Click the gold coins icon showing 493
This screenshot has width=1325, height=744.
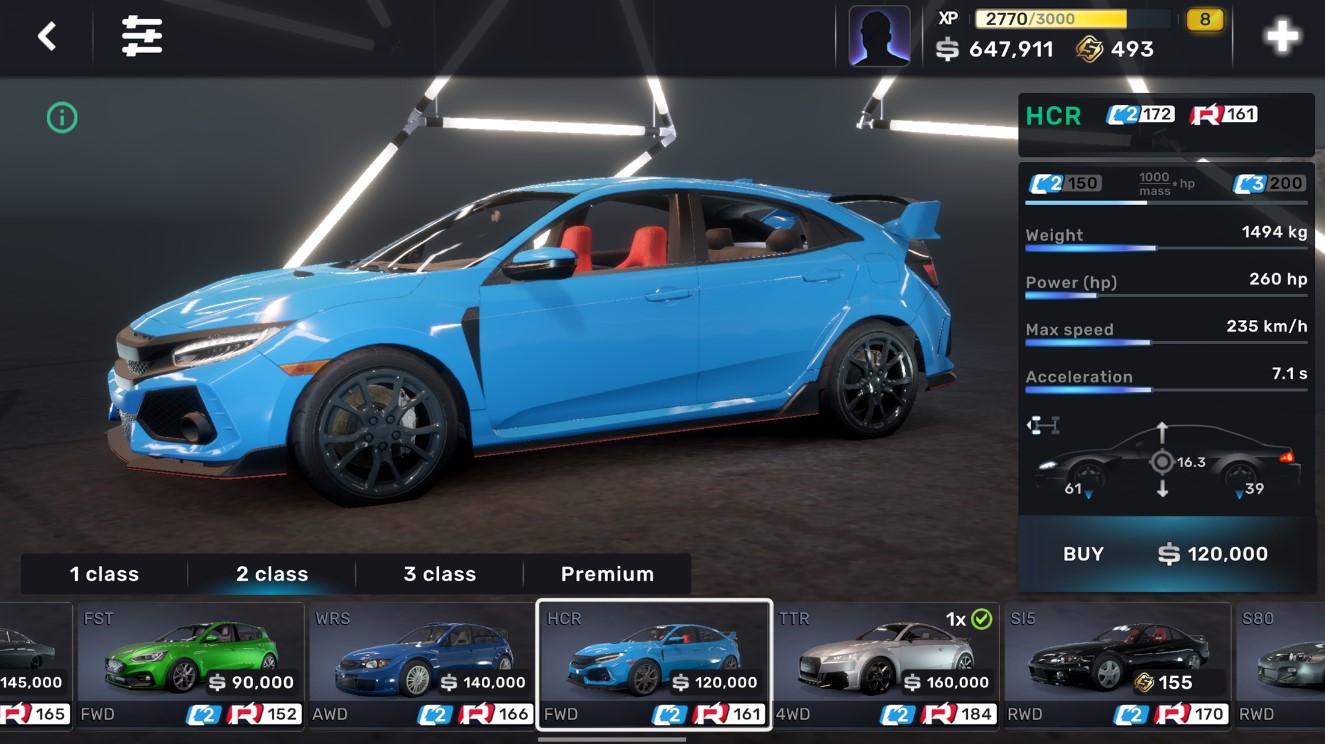tap(1089, 48)
